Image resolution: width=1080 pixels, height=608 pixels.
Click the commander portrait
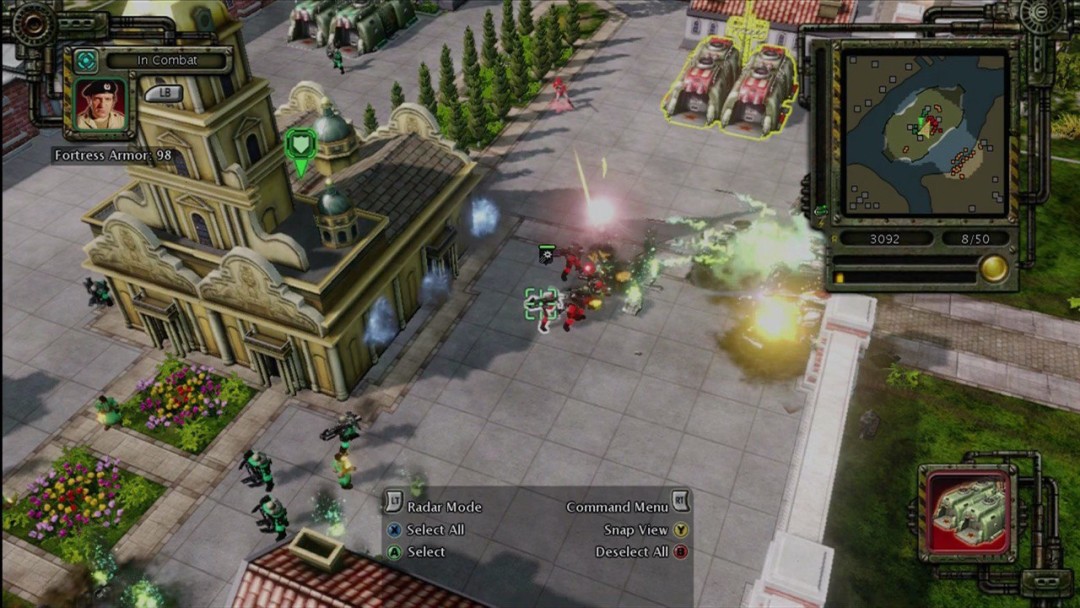click(100, 106)
